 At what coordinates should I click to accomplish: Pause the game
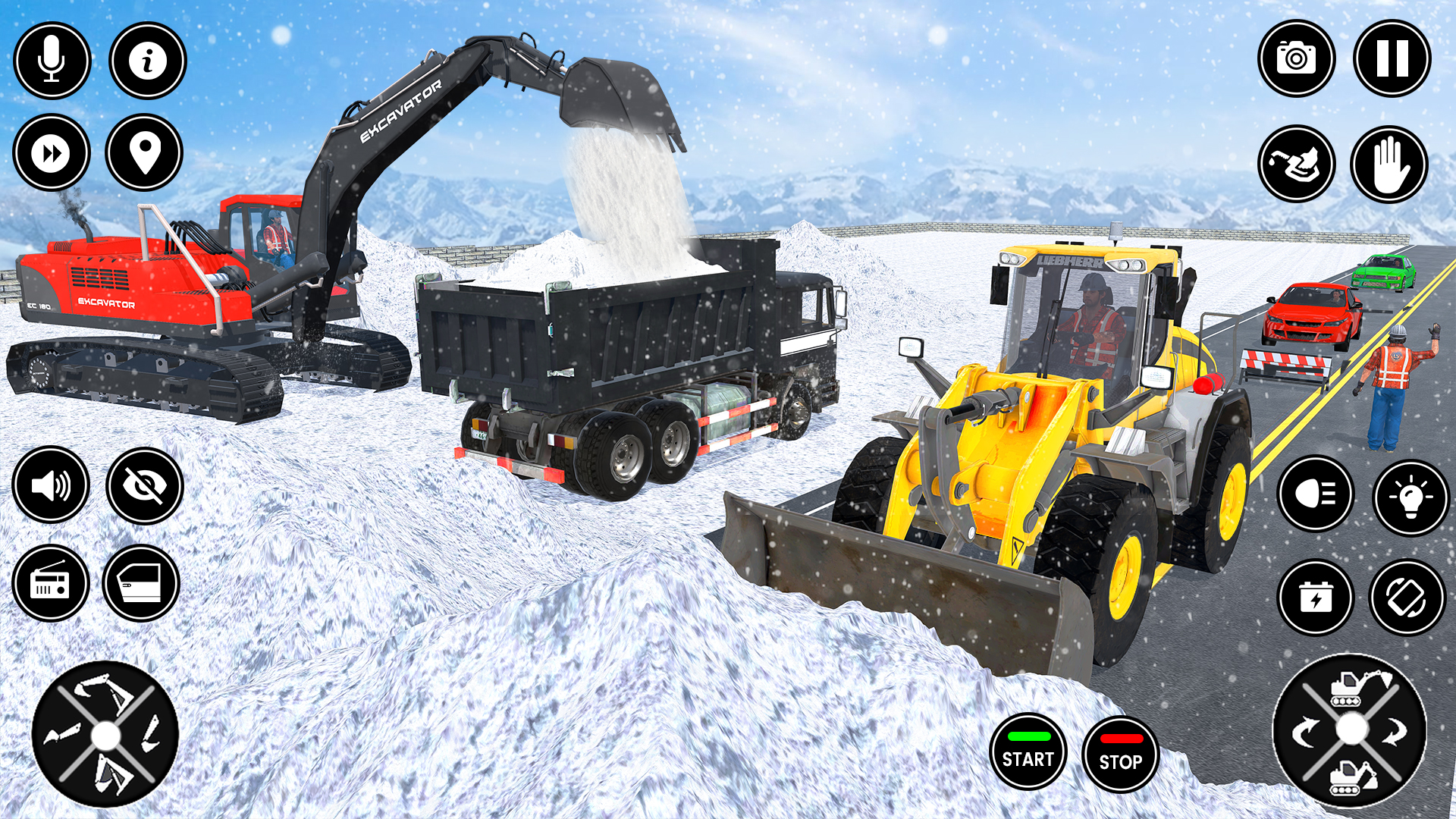[x=1392, y=58]
